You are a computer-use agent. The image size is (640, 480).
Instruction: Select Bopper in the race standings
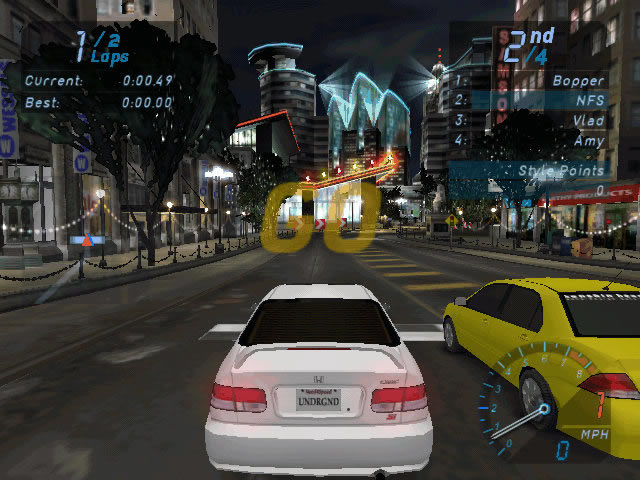(x=579, y=80)
